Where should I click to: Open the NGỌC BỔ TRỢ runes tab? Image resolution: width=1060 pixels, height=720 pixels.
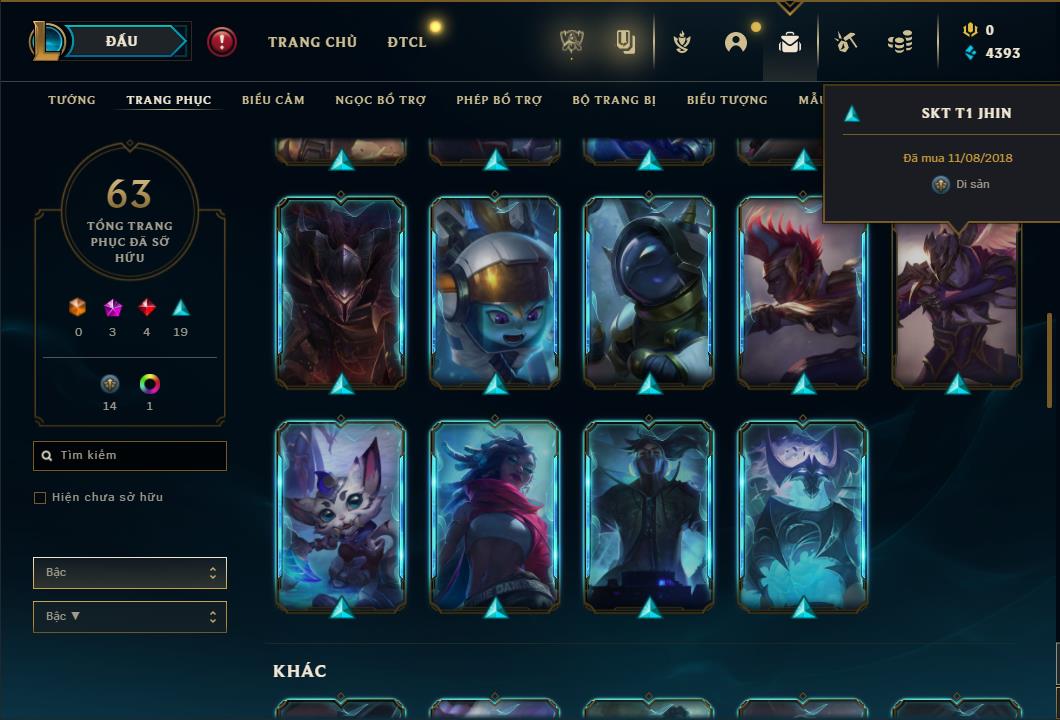tap(381, 100)
